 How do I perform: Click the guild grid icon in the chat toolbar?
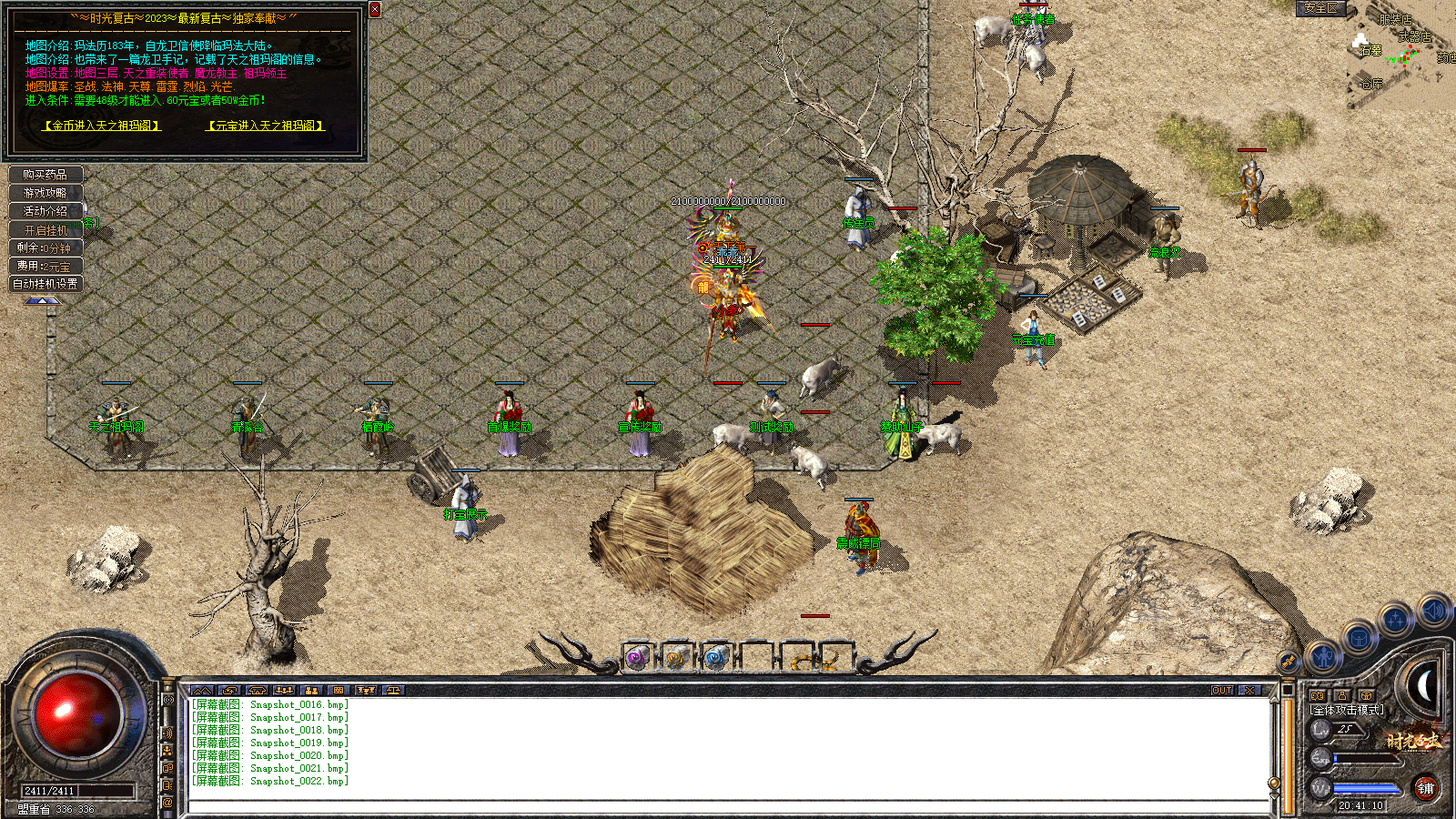click(x=338, y=691)
